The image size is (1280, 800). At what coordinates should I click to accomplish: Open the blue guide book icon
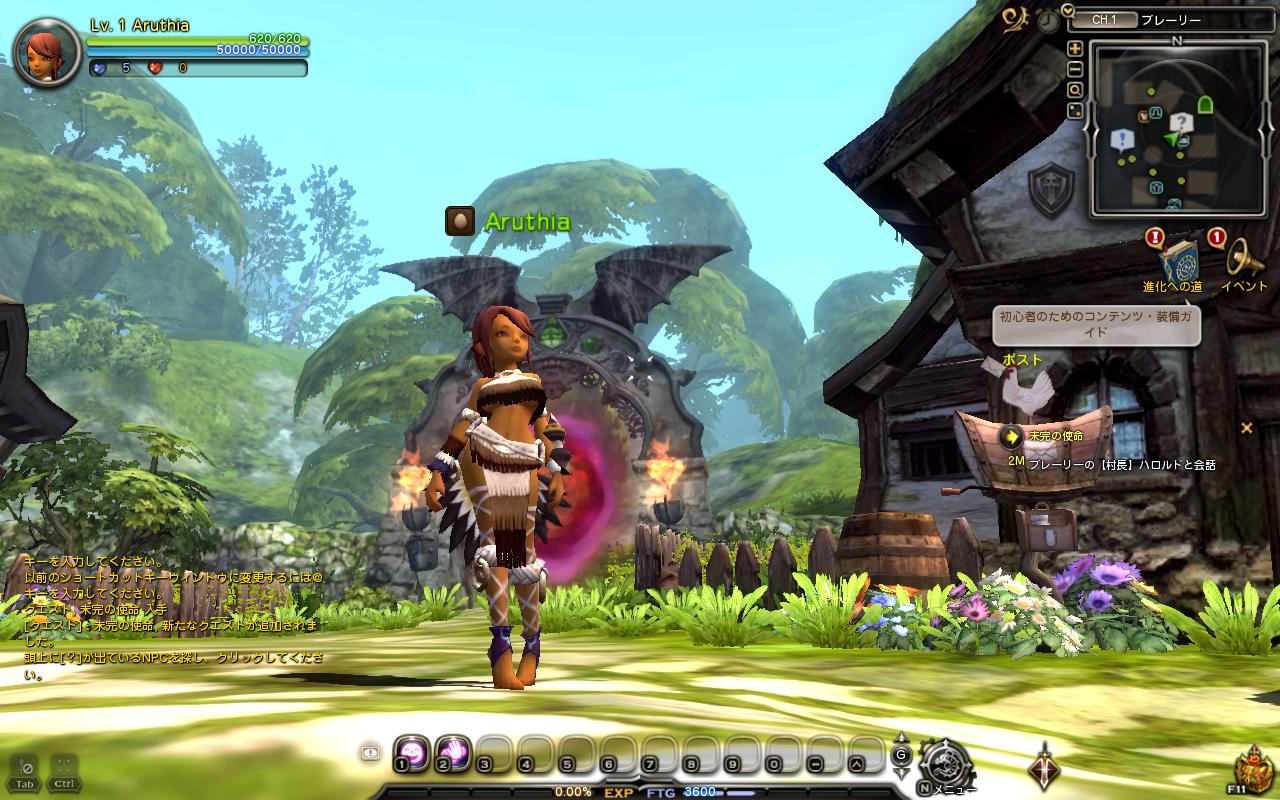pyautogui.click(x=1178, y=260)
